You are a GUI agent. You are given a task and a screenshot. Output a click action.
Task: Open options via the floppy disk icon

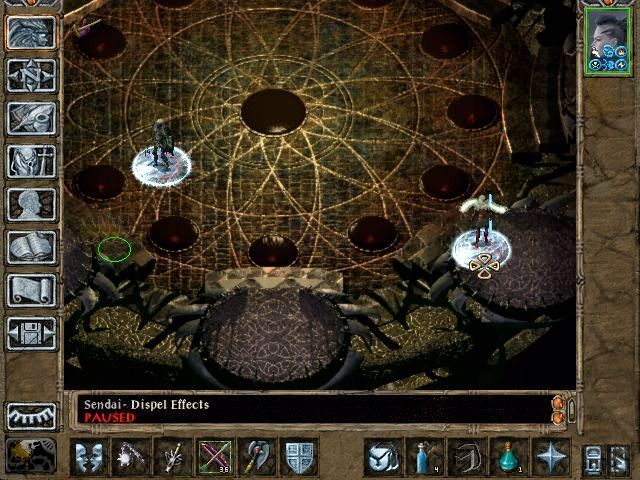[32, 333]
